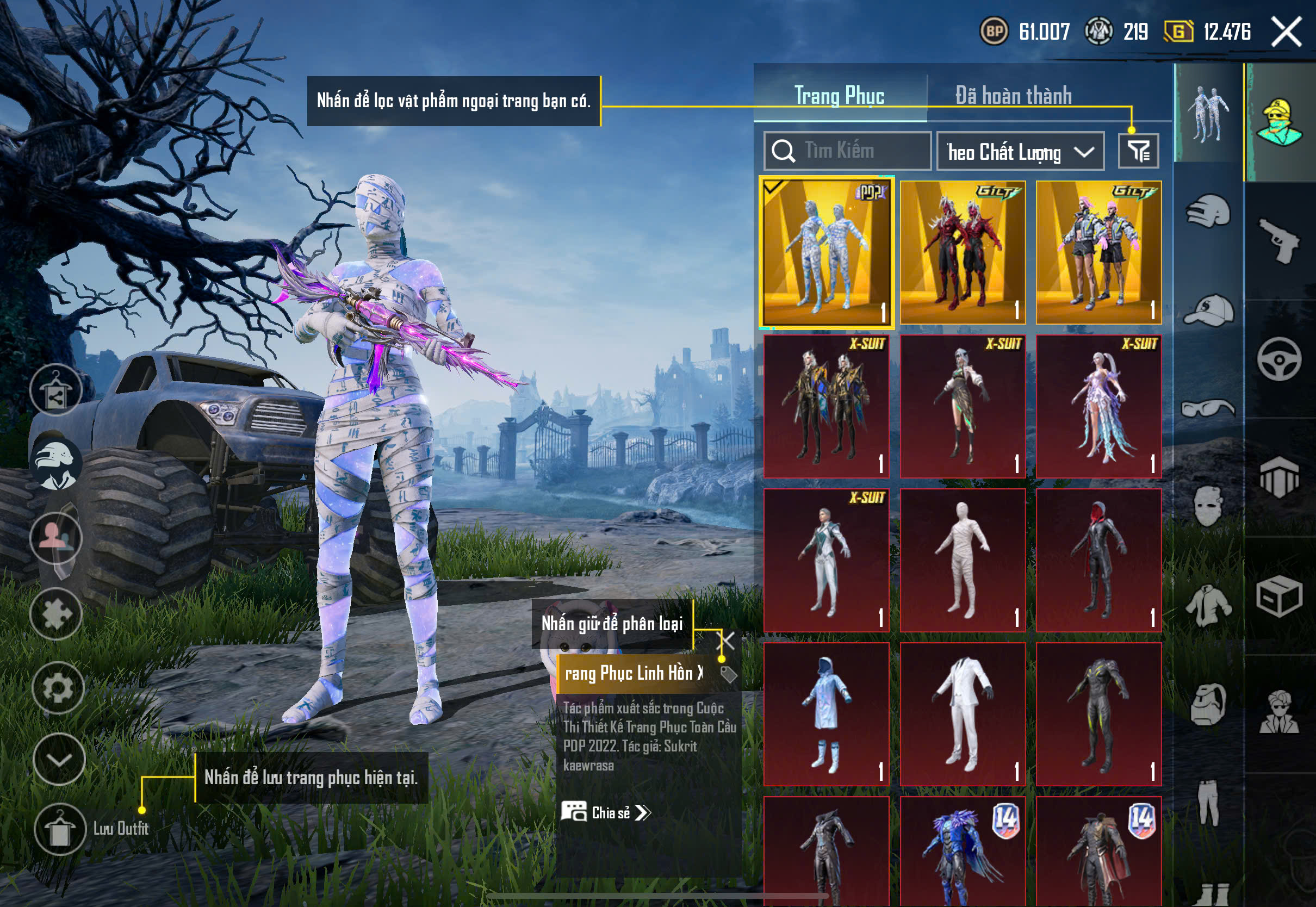Pick the white suit outfit tile

click(963, 715)
